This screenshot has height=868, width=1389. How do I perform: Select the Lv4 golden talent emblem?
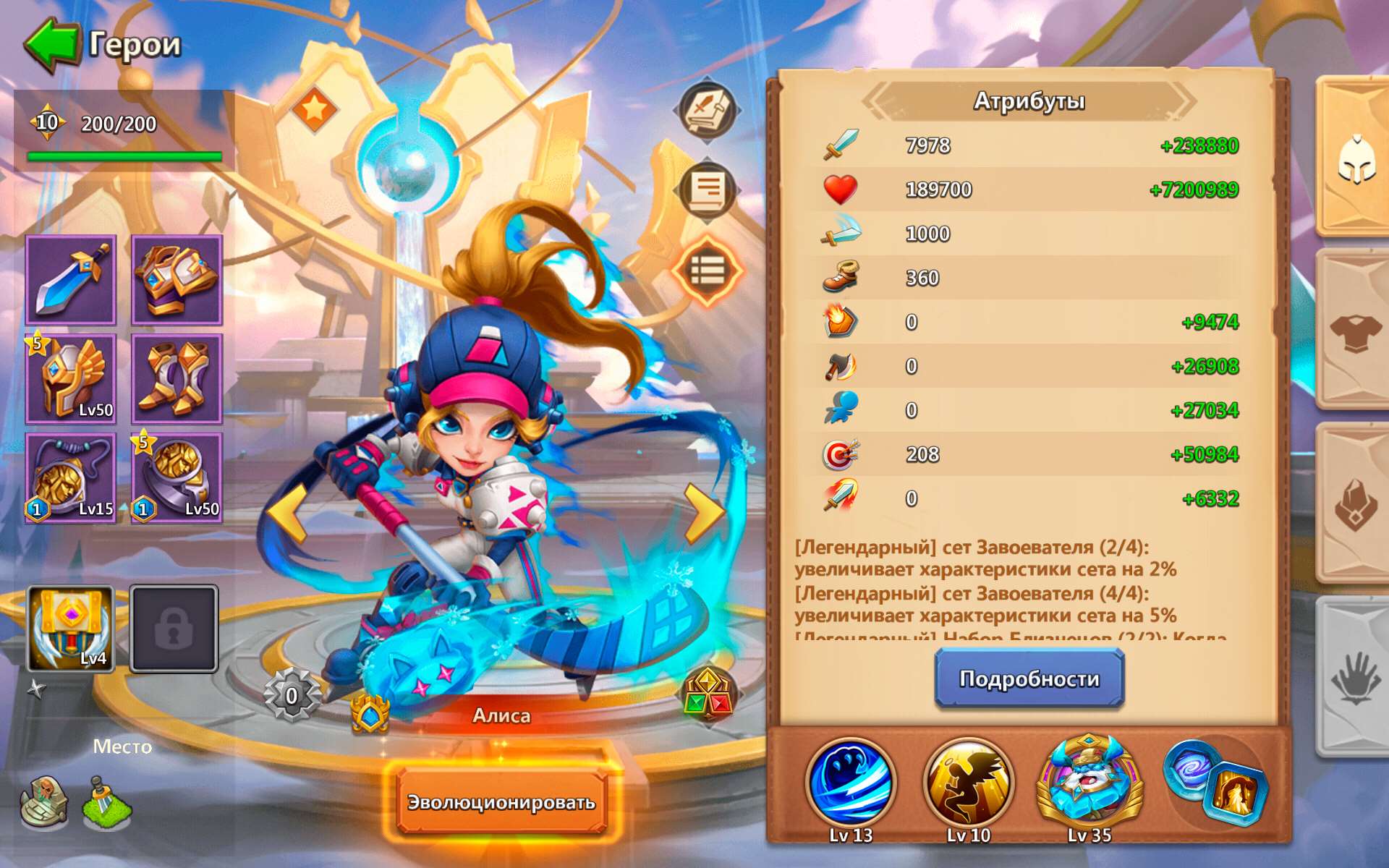click(69, 628)
